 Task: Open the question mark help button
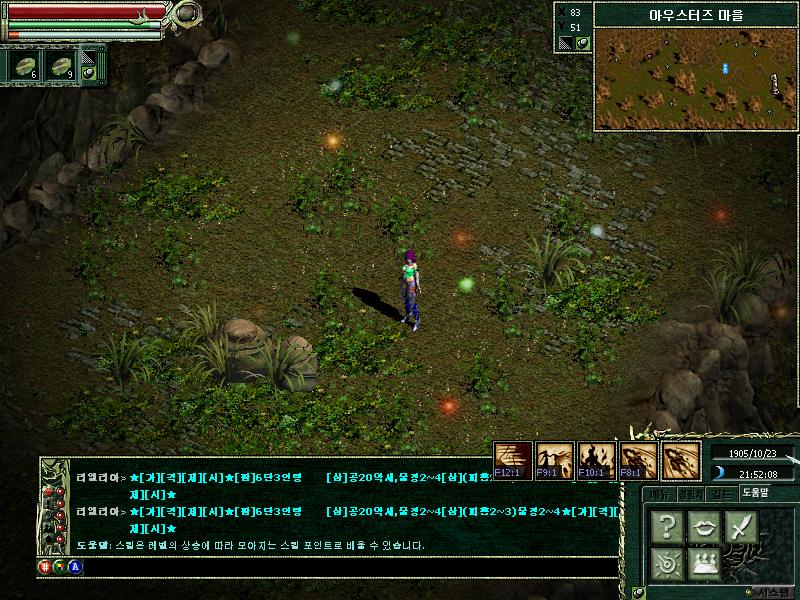tap(667, 526)
